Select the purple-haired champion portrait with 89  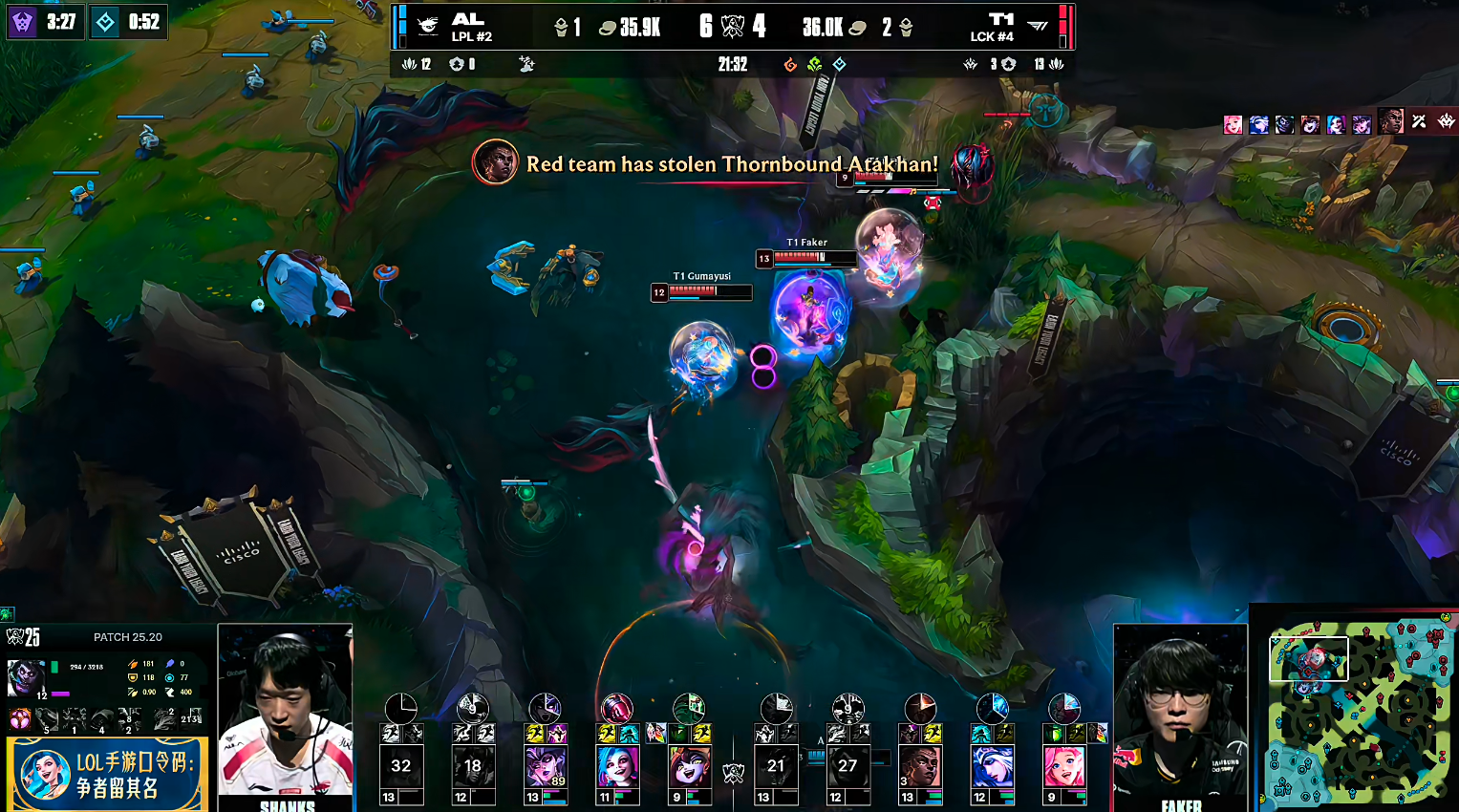(546, 766)
